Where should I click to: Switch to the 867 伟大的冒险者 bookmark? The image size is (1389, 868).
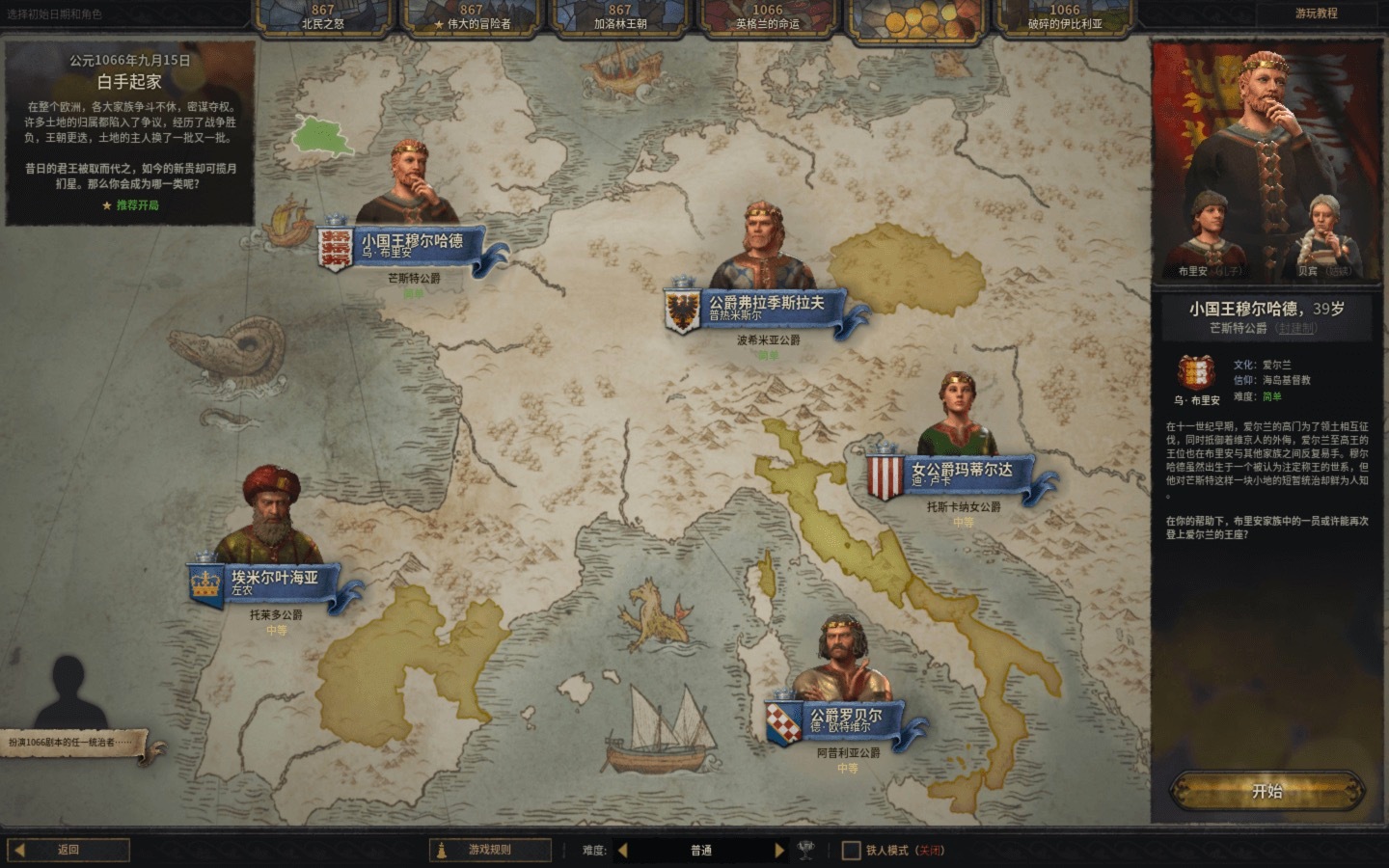[x=472, y=17]
